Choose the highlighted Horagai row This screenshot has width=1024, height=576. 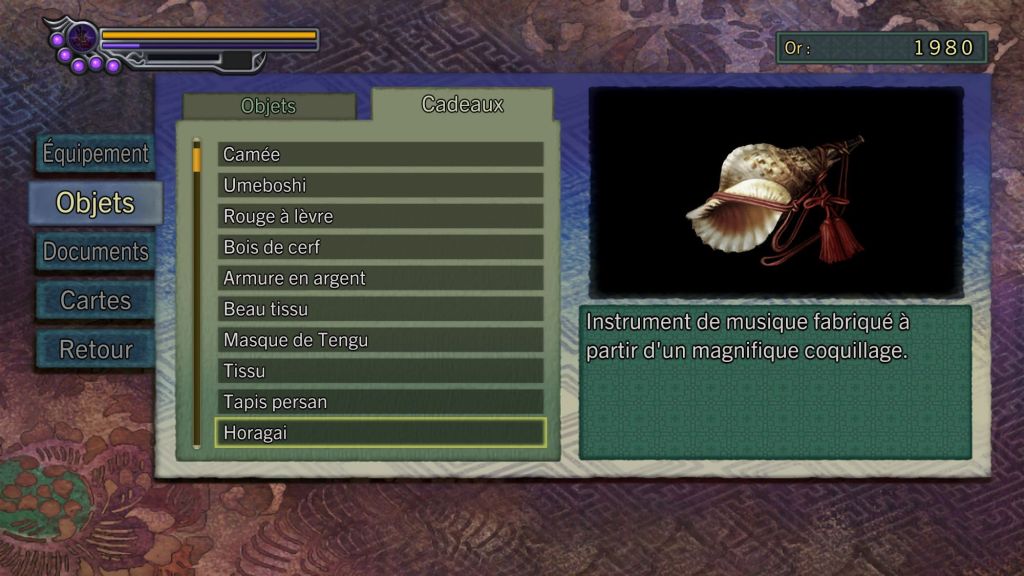pyautogui.click(x=380, y=433)
